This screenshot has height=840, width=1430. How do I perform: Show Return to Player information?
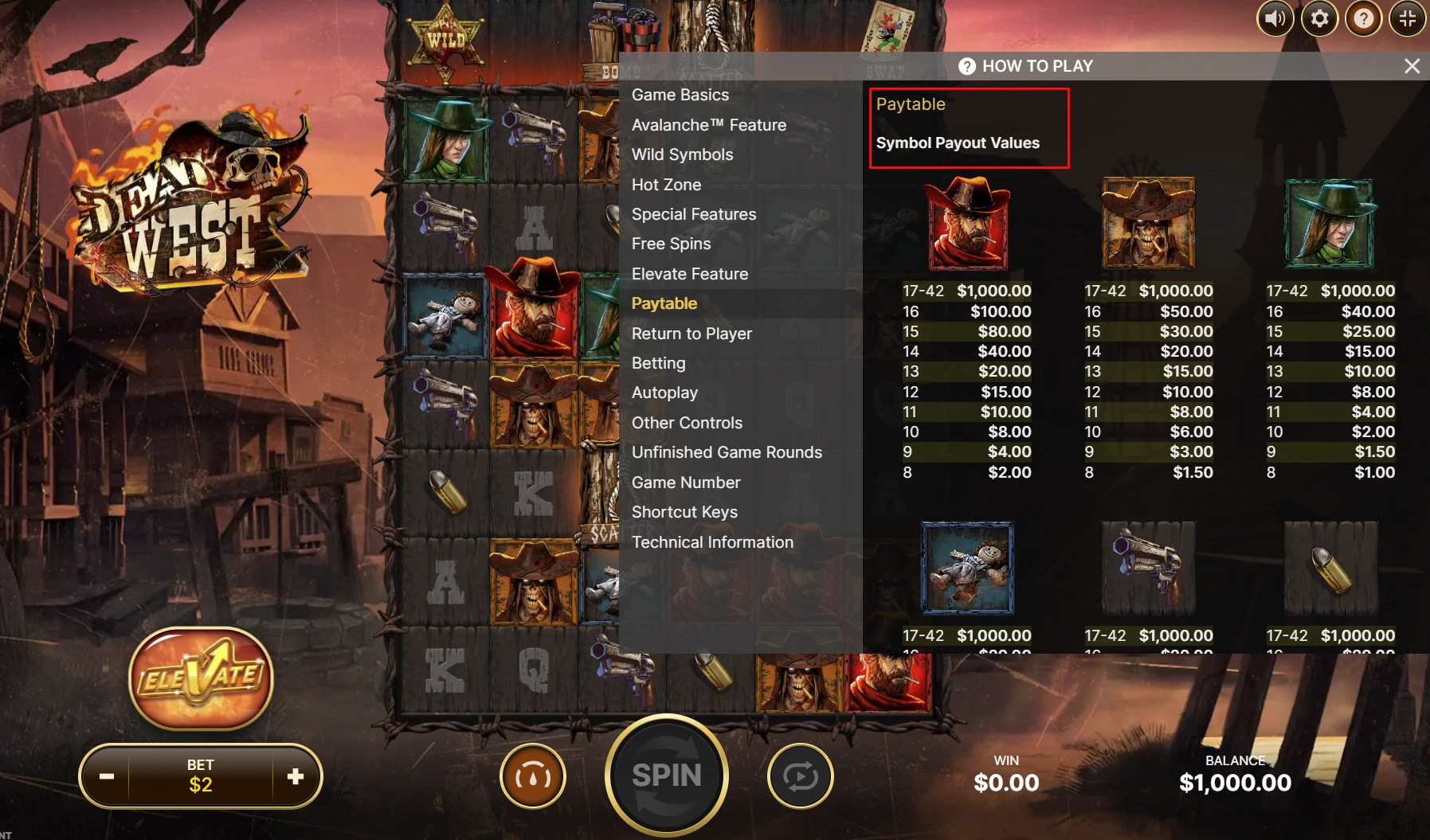pos(691,334)
